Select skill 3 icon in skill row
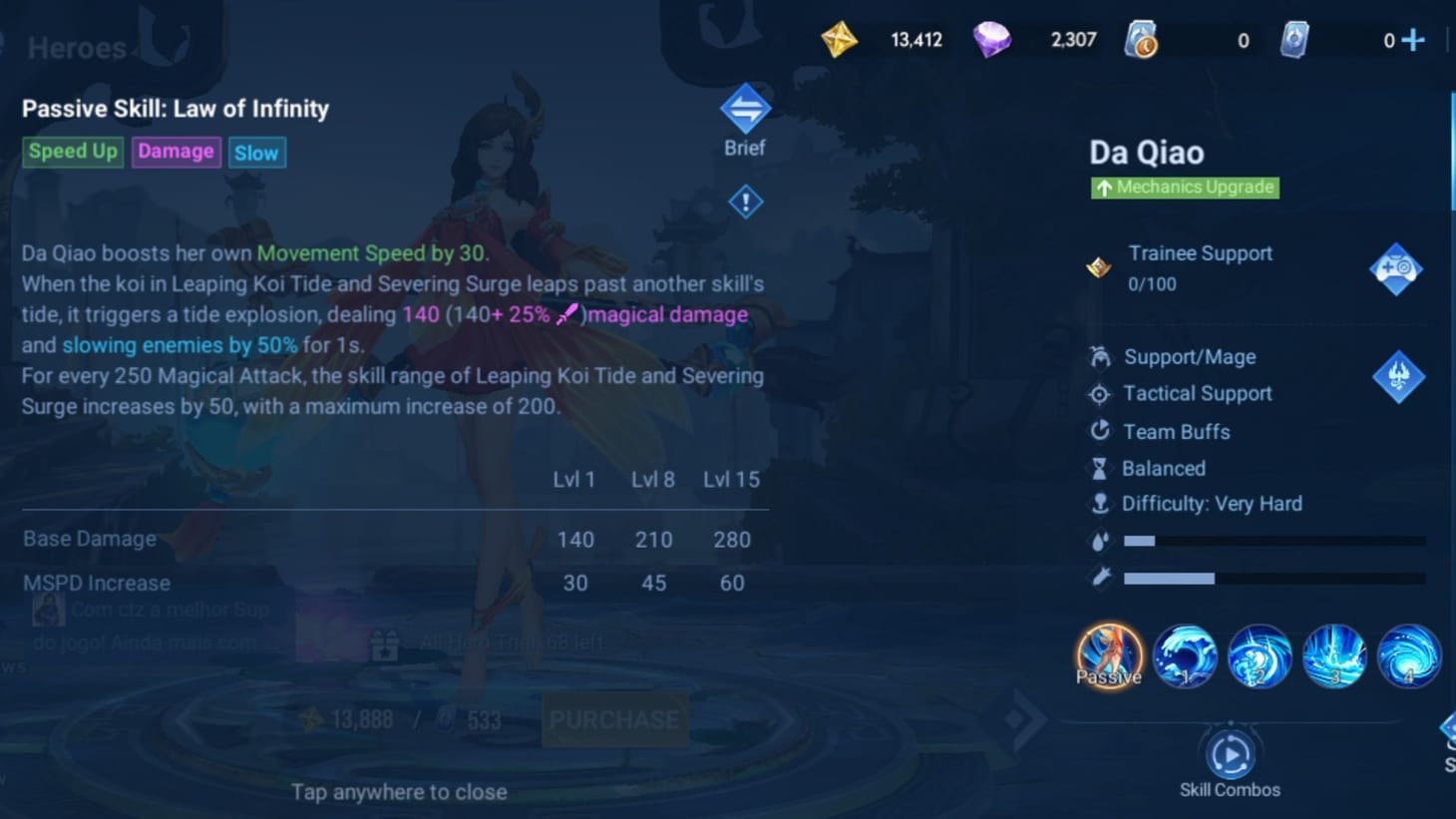Viewport: 1456px width, 819px height. click(1334, 655)
